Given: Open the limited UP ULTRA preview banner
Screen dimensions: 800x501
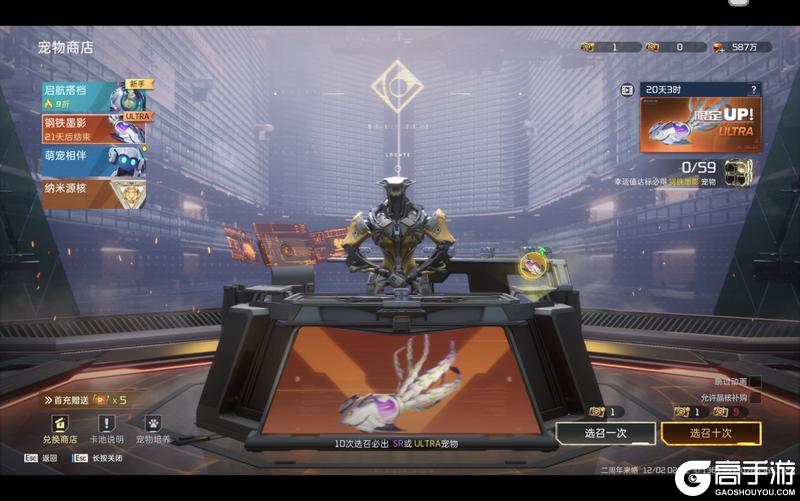Looking at the screenshot, I should [700, 124].
